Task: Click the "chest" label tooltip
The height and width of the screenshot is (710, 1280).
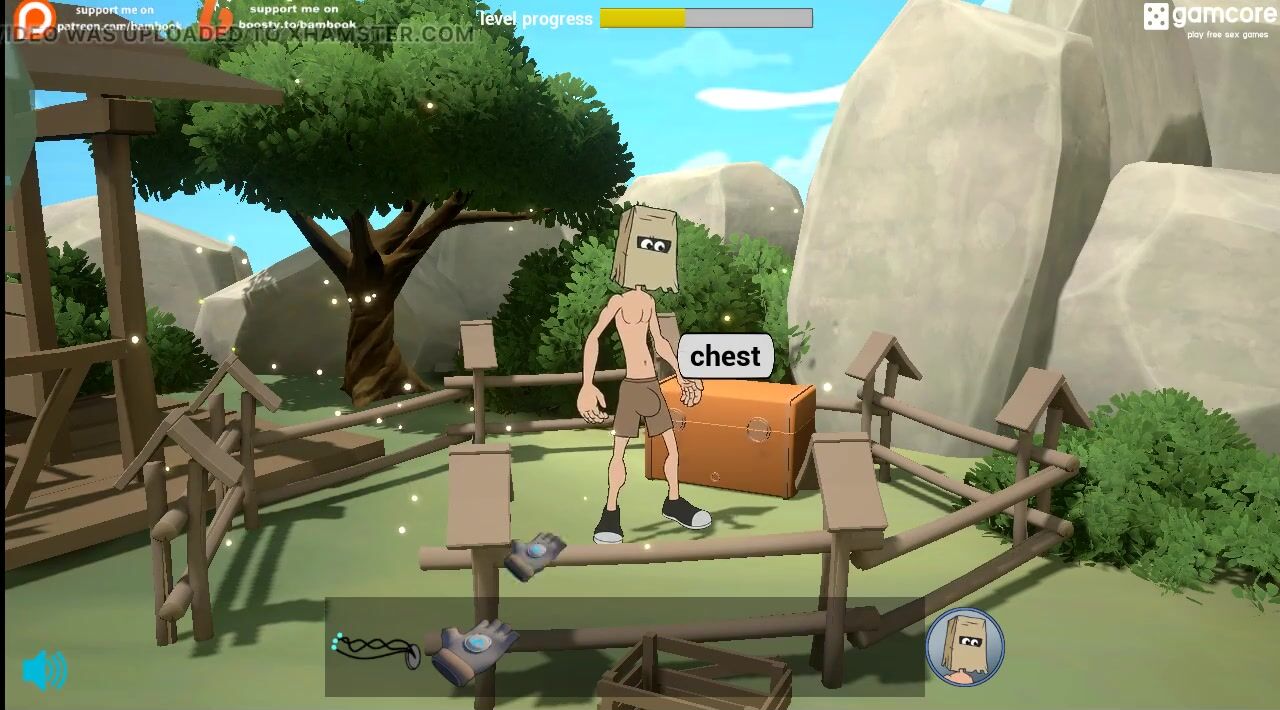Action: click(725, 356)
